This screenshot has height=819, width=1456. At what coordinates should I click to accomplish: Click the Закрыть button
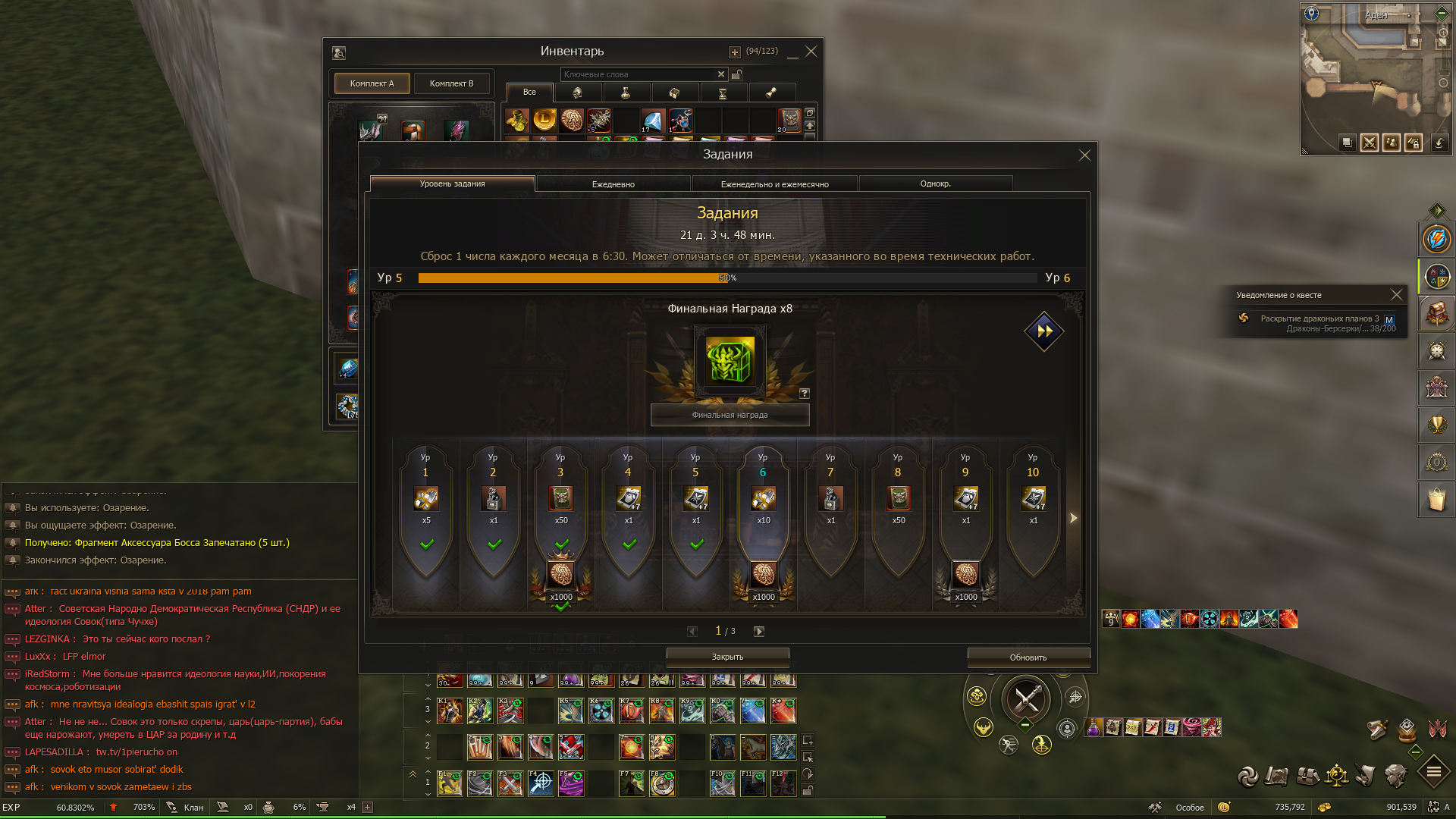coord(727,657)
